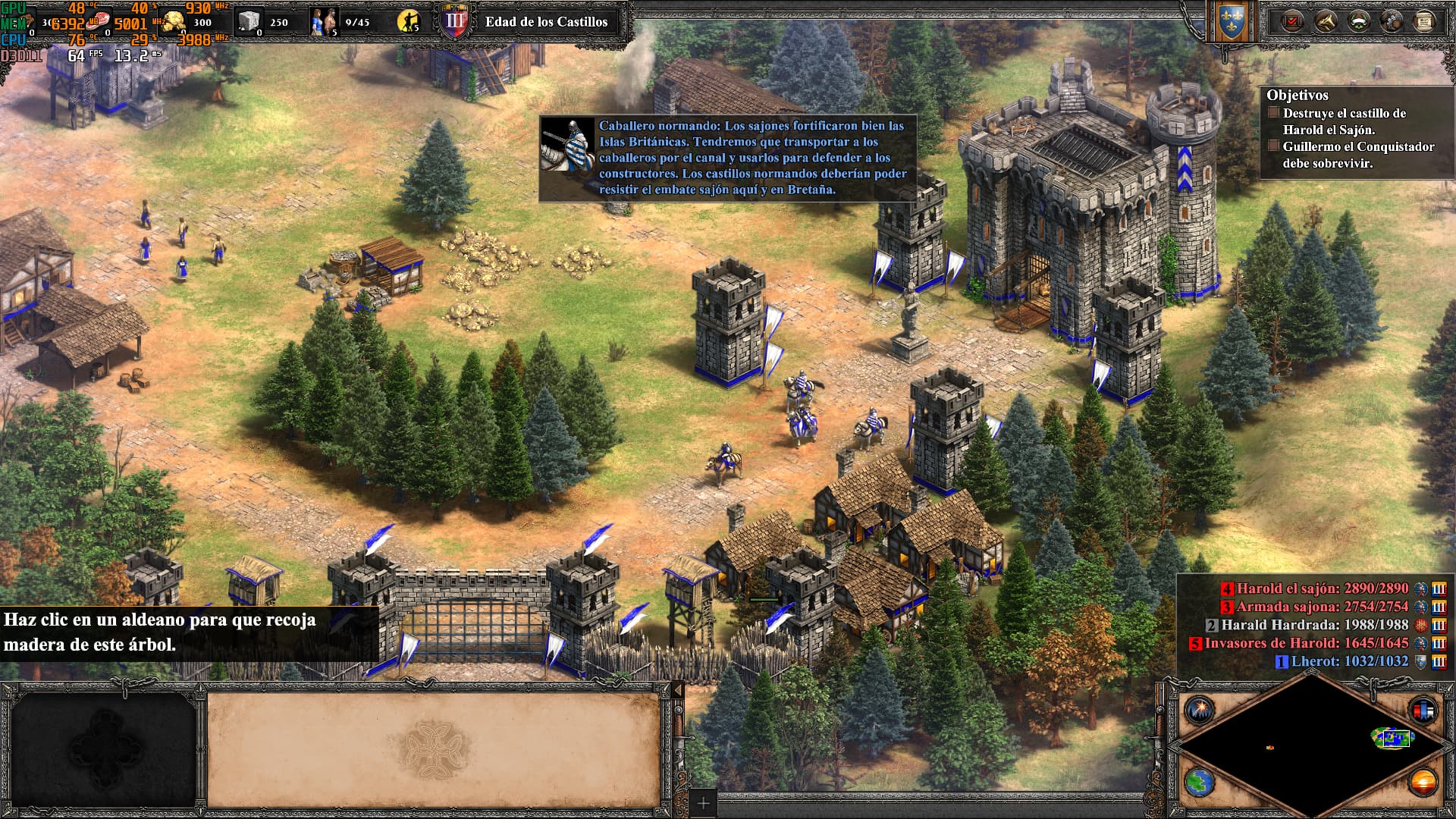Select the Objetivos panel header
Image resolution: width=1456 pixels, height=819 pixels.
(x=1297, y=95)
